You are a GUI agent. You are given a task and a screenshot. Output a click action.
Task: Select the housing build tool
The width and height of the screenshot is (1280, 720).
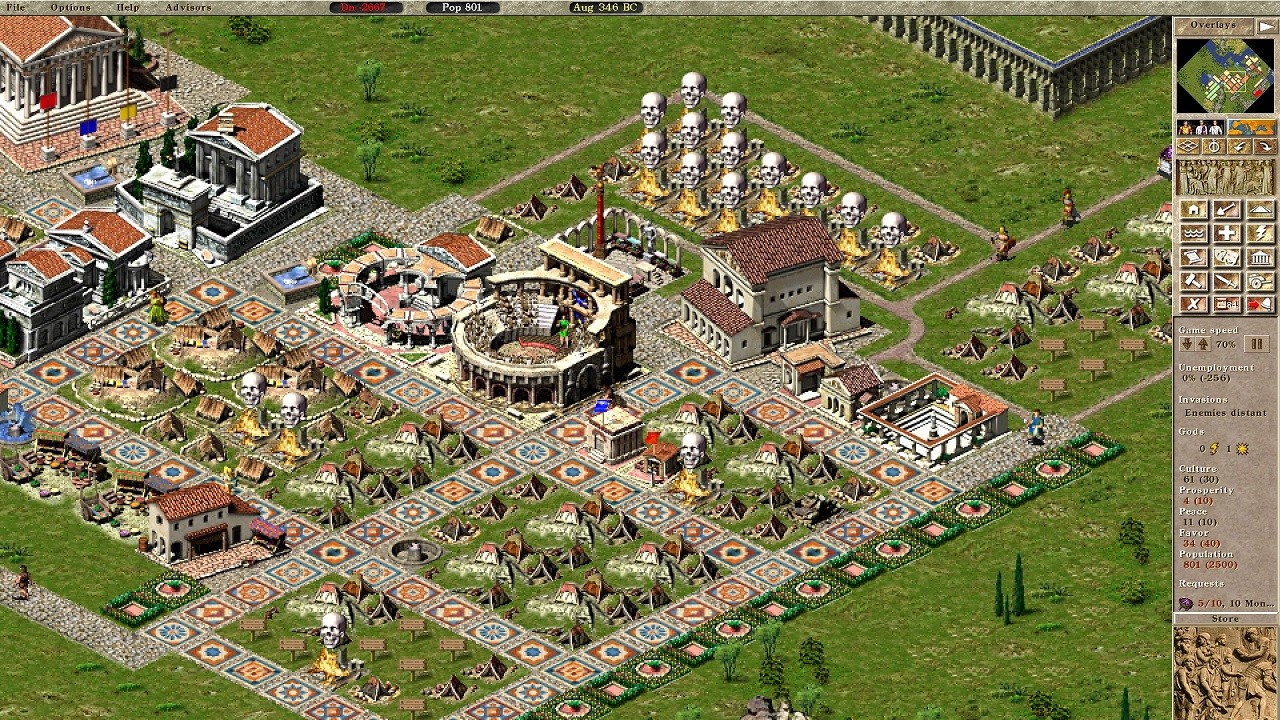pyautogui.click(x=1193, y=209)
